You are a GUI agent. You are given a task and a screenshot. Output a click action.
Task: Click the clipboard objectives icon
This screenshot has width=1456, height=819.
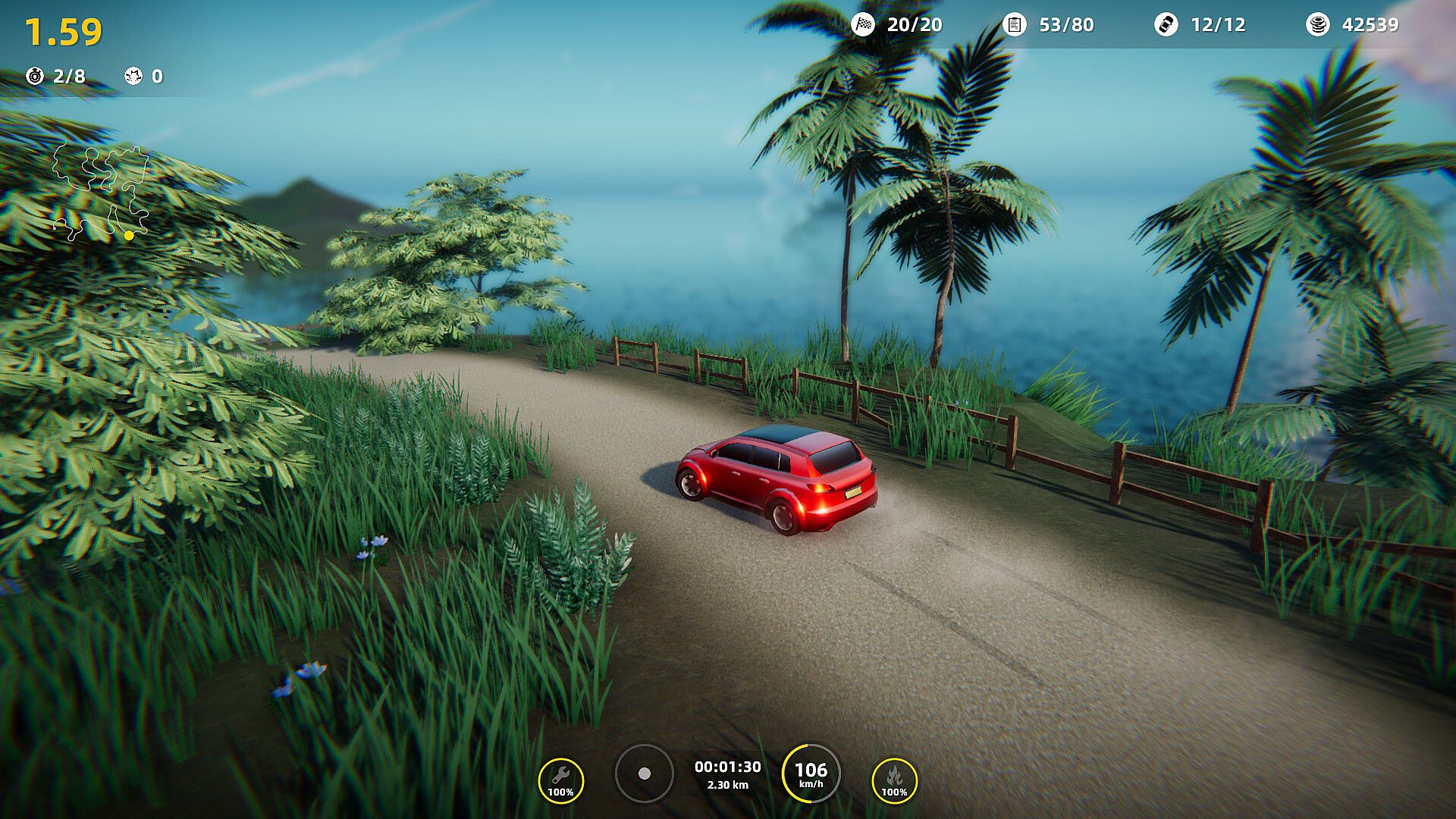pos(1014,25)
